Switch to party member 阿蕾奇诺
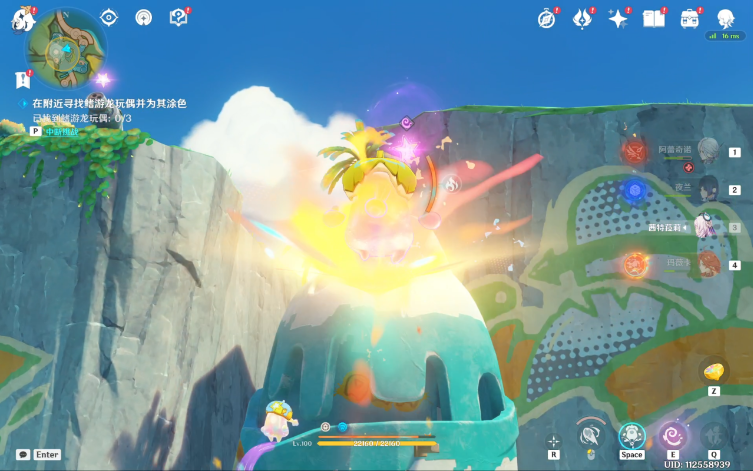This screenshot has width=753, height=471. point(708,152)
